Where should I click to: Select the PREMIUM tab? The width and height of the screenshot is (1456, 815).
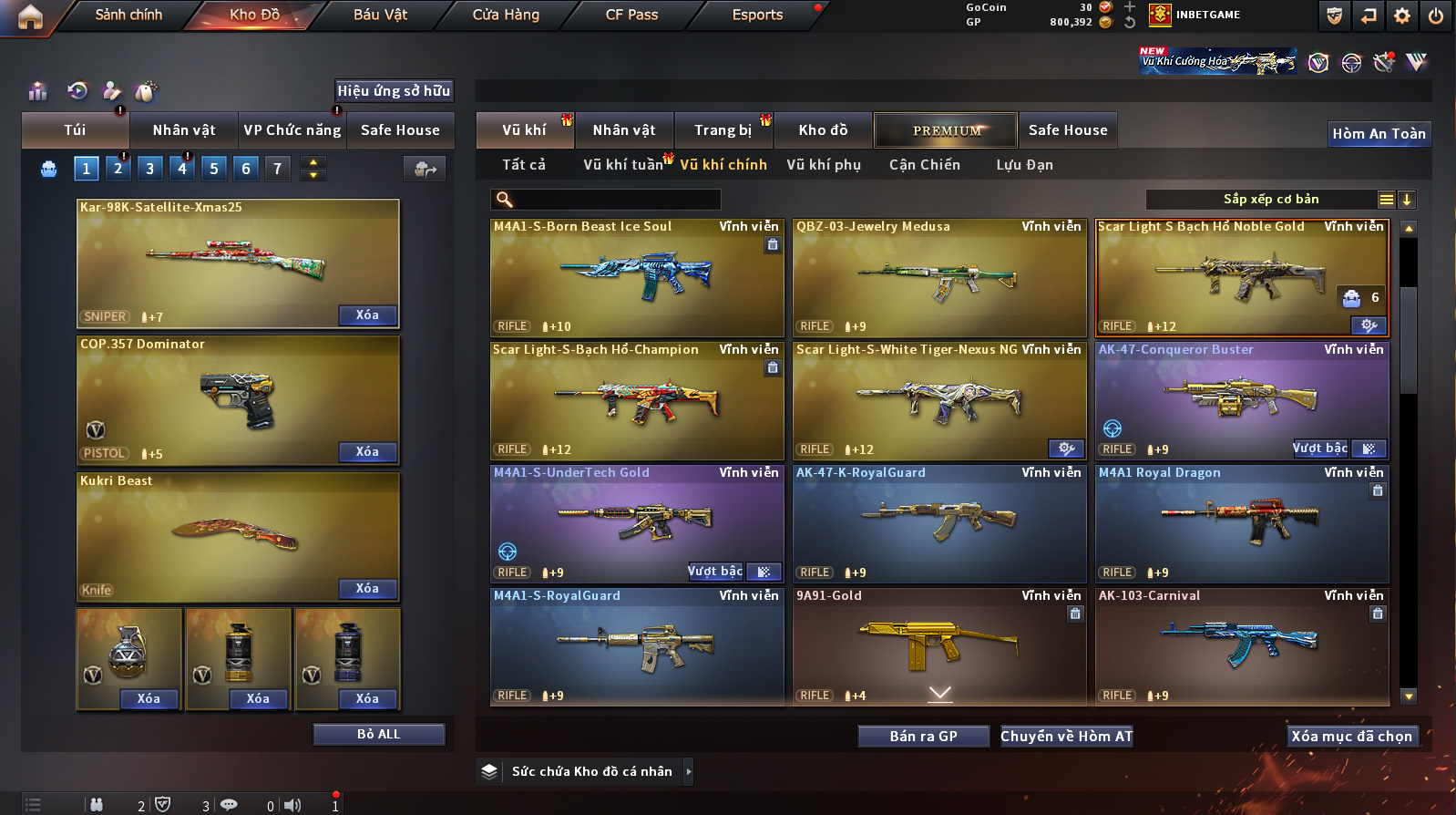click(947, 130)
